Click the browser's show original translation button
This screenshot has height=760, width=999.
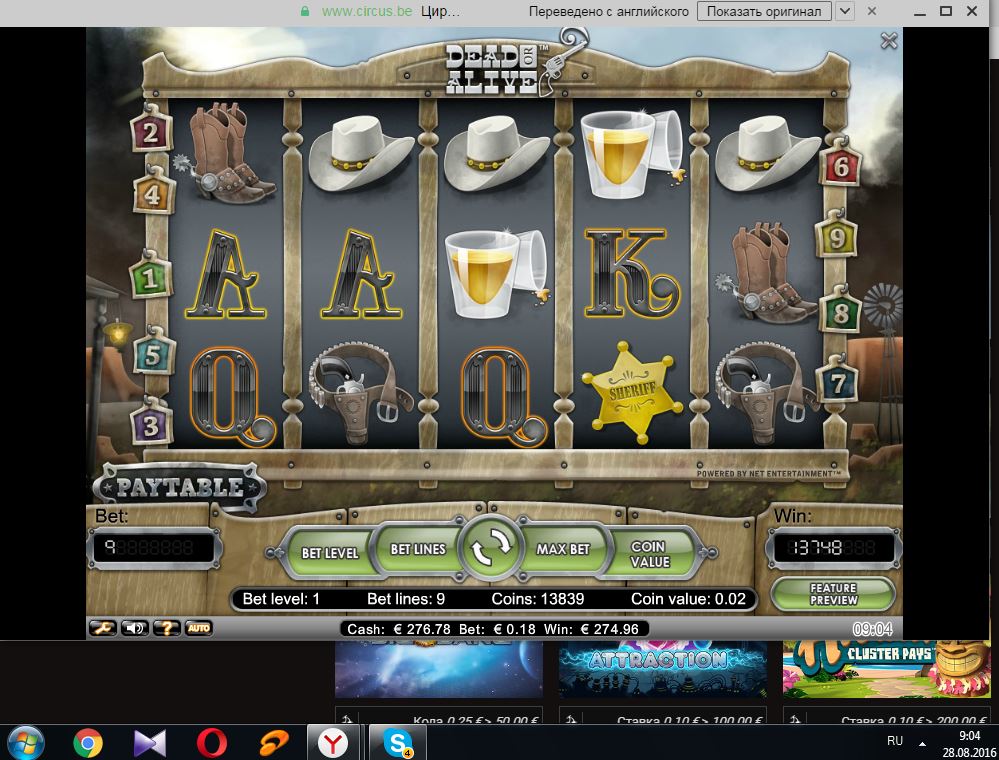coord(764,11)
